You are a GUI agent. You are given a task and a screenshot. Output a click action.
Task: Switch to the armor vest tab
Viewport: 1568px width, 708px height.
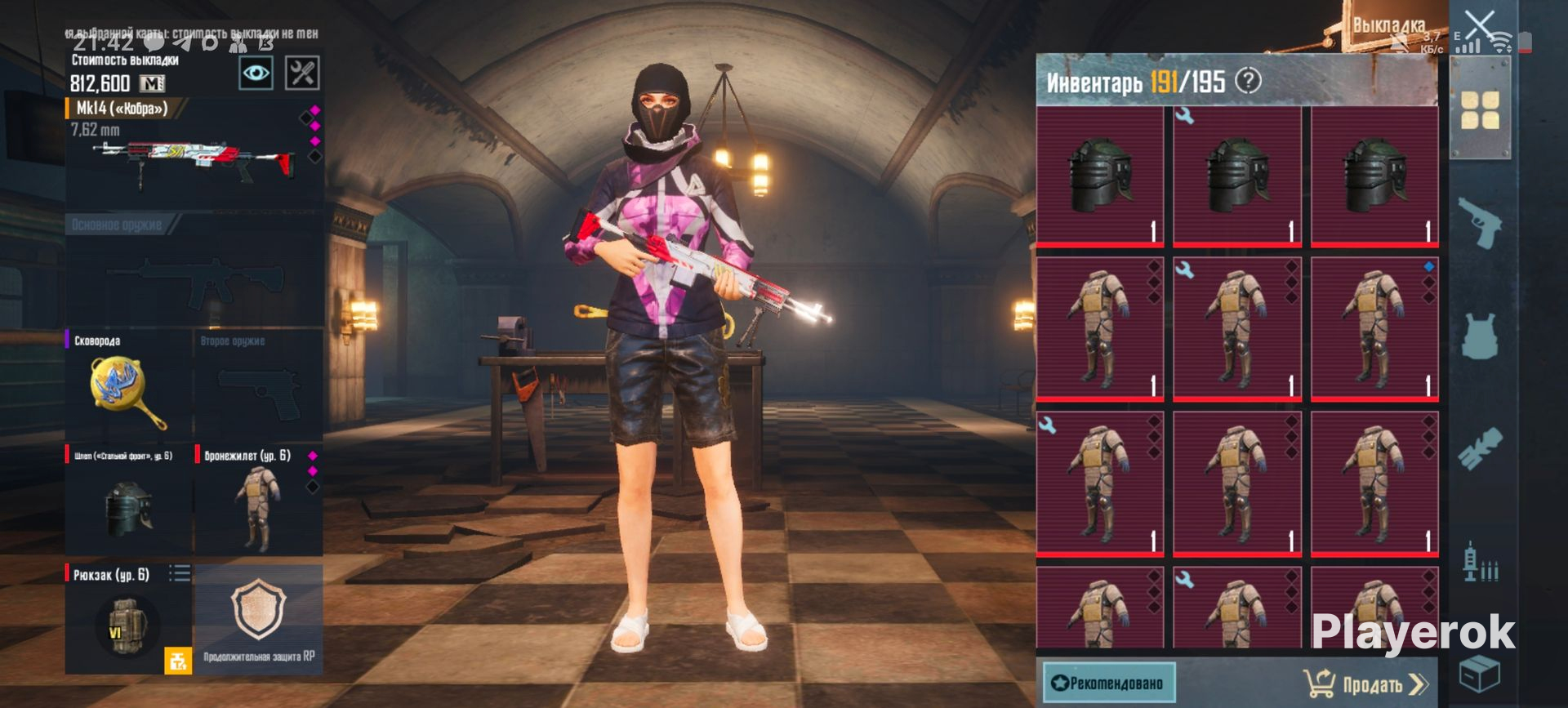coord(1479,336)
